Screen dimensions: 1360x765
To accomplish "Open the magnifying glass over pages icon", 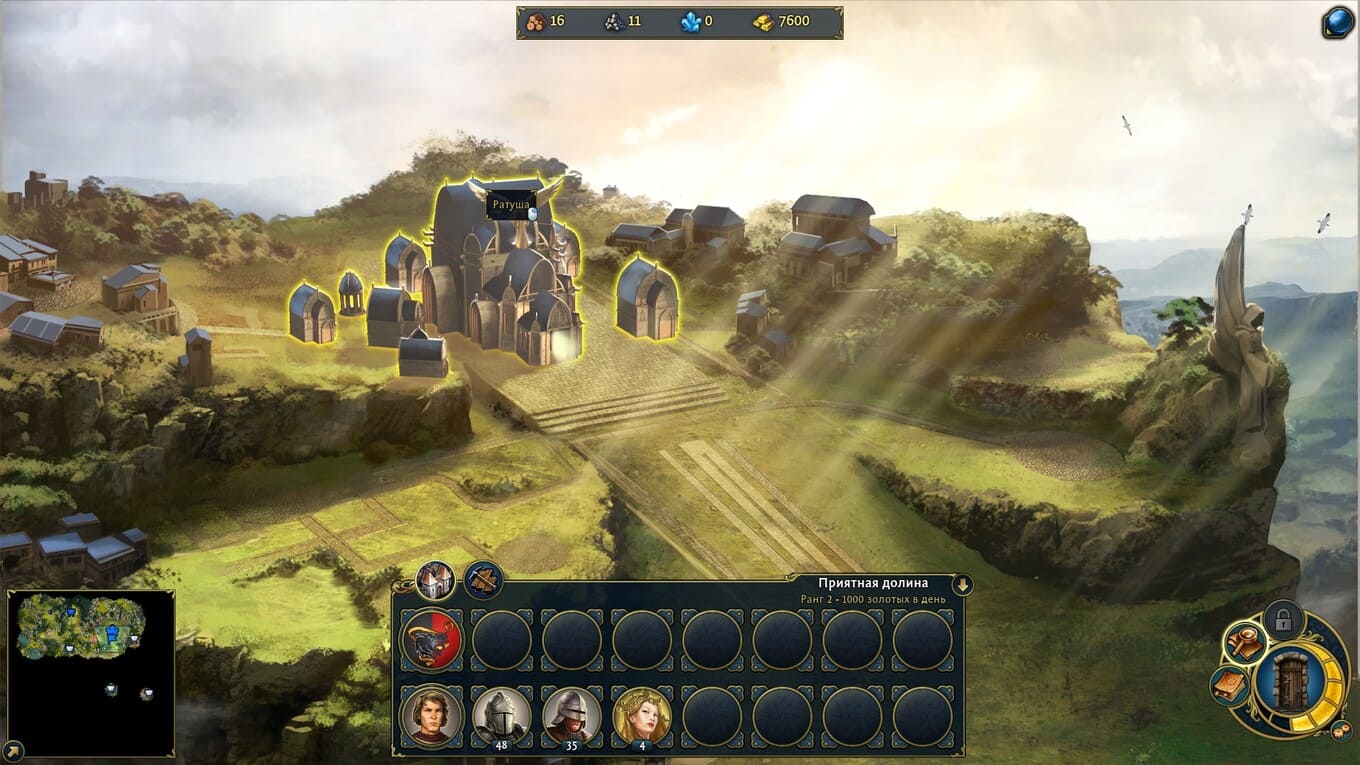I will (x=1245, y=642).
